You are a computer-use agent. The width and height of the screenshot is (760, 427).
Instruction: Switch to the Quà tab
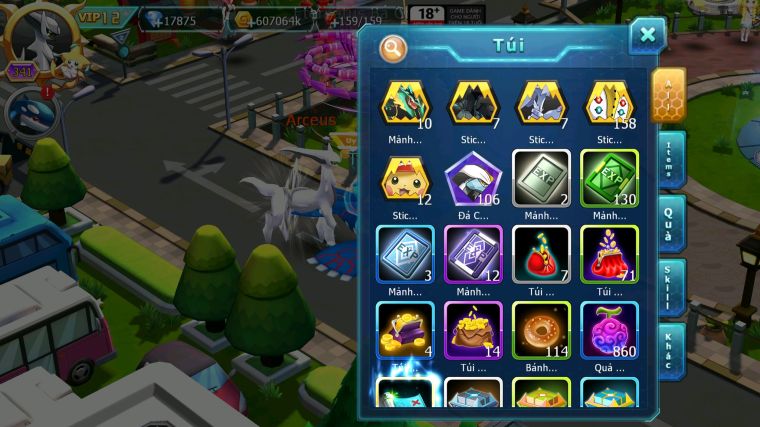[x=670, y=224]
